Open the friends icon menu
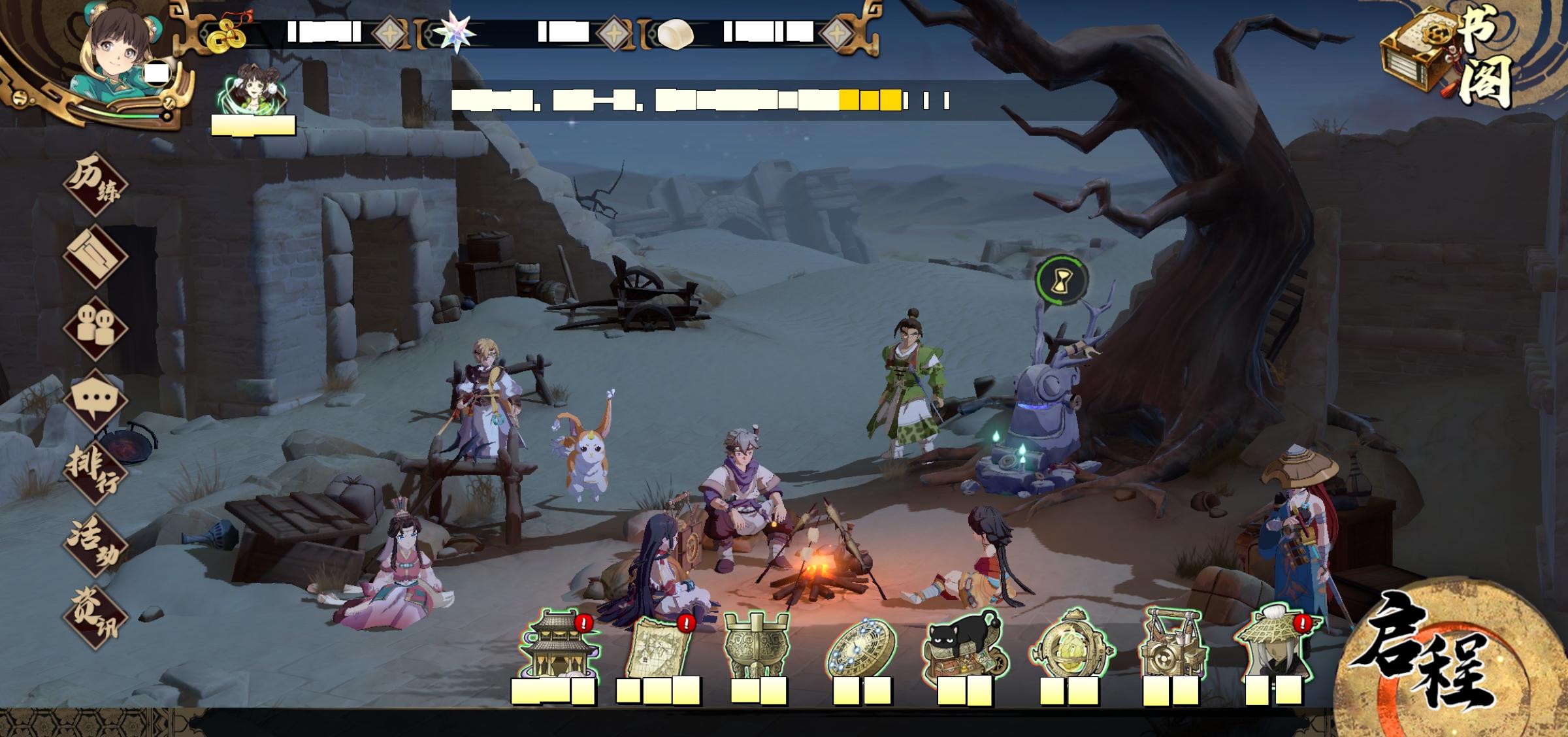1568x737 pixels. [95, 327]
